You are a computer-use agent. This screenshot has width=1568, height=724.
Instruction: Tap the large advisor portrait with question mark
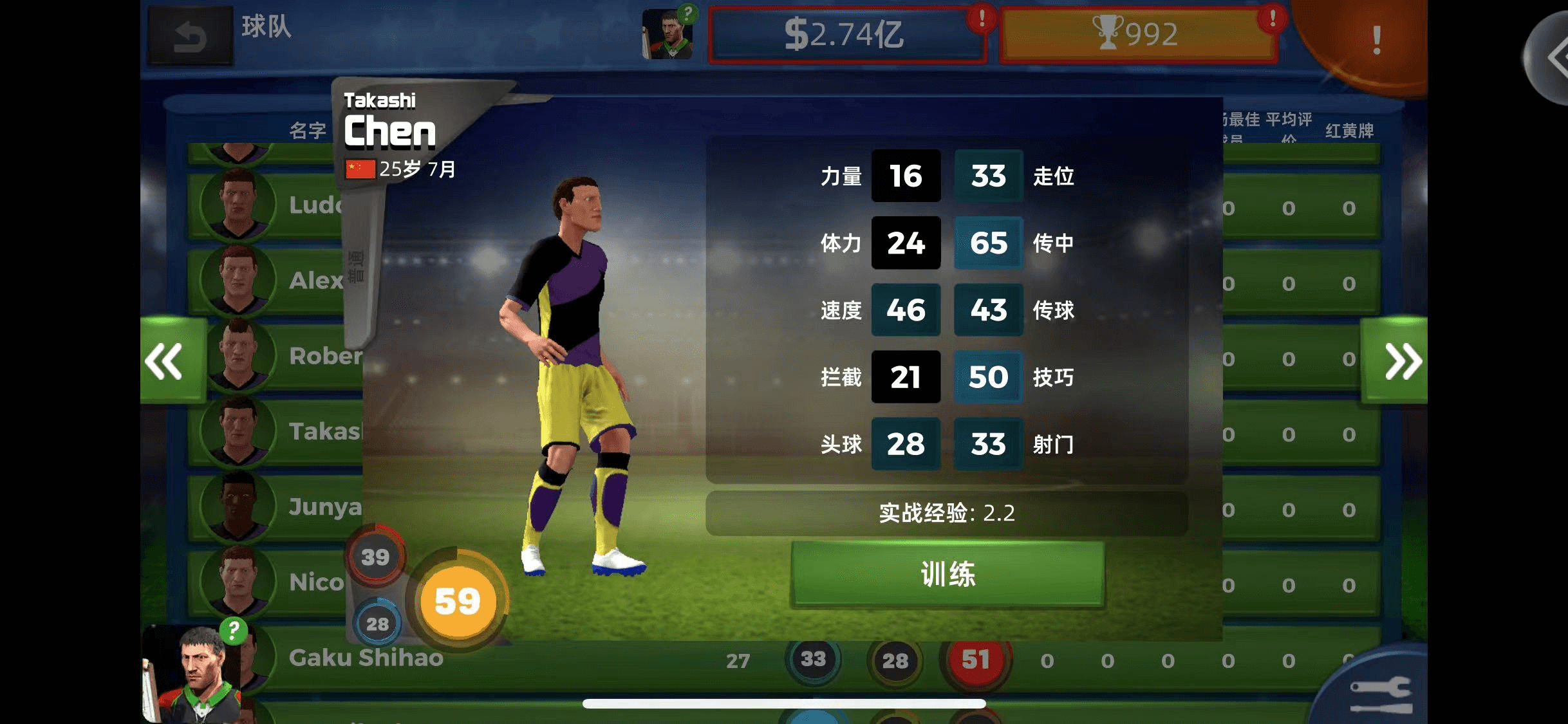(x=193, y=673)
